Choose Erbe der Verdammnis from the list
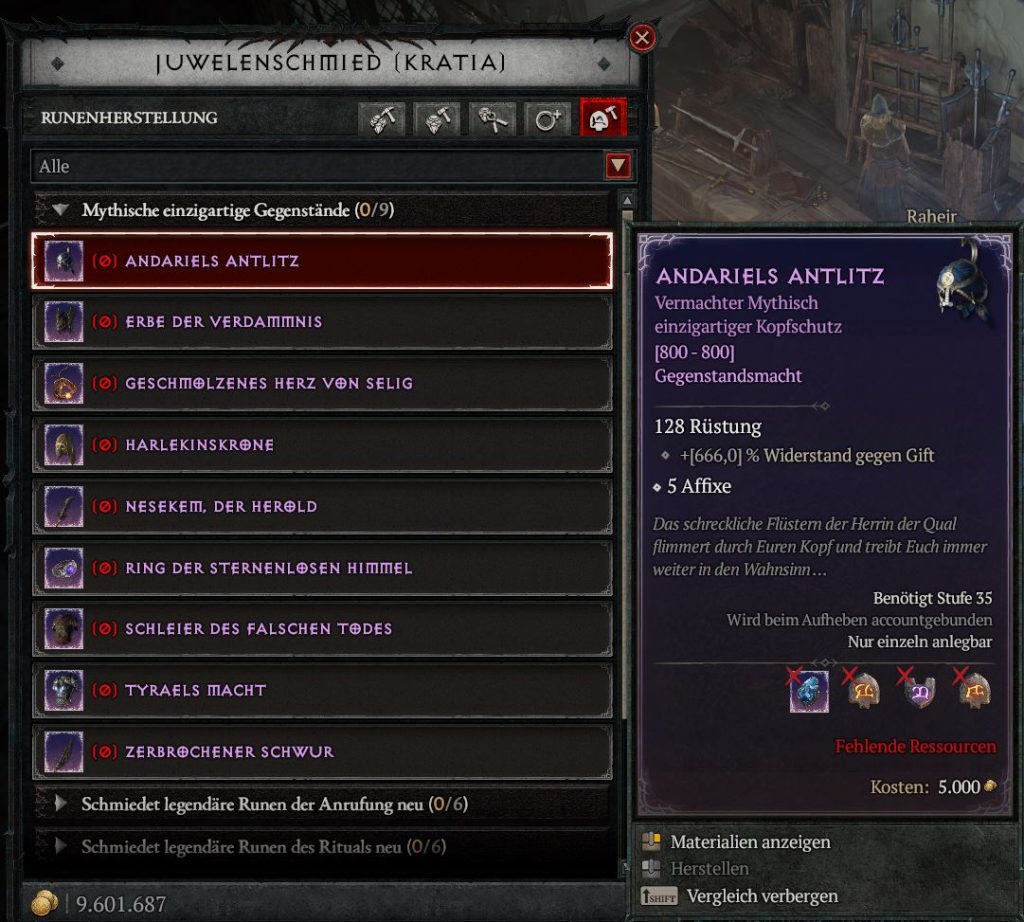The width and height of the screenshot is (1024, 922). 322,322
